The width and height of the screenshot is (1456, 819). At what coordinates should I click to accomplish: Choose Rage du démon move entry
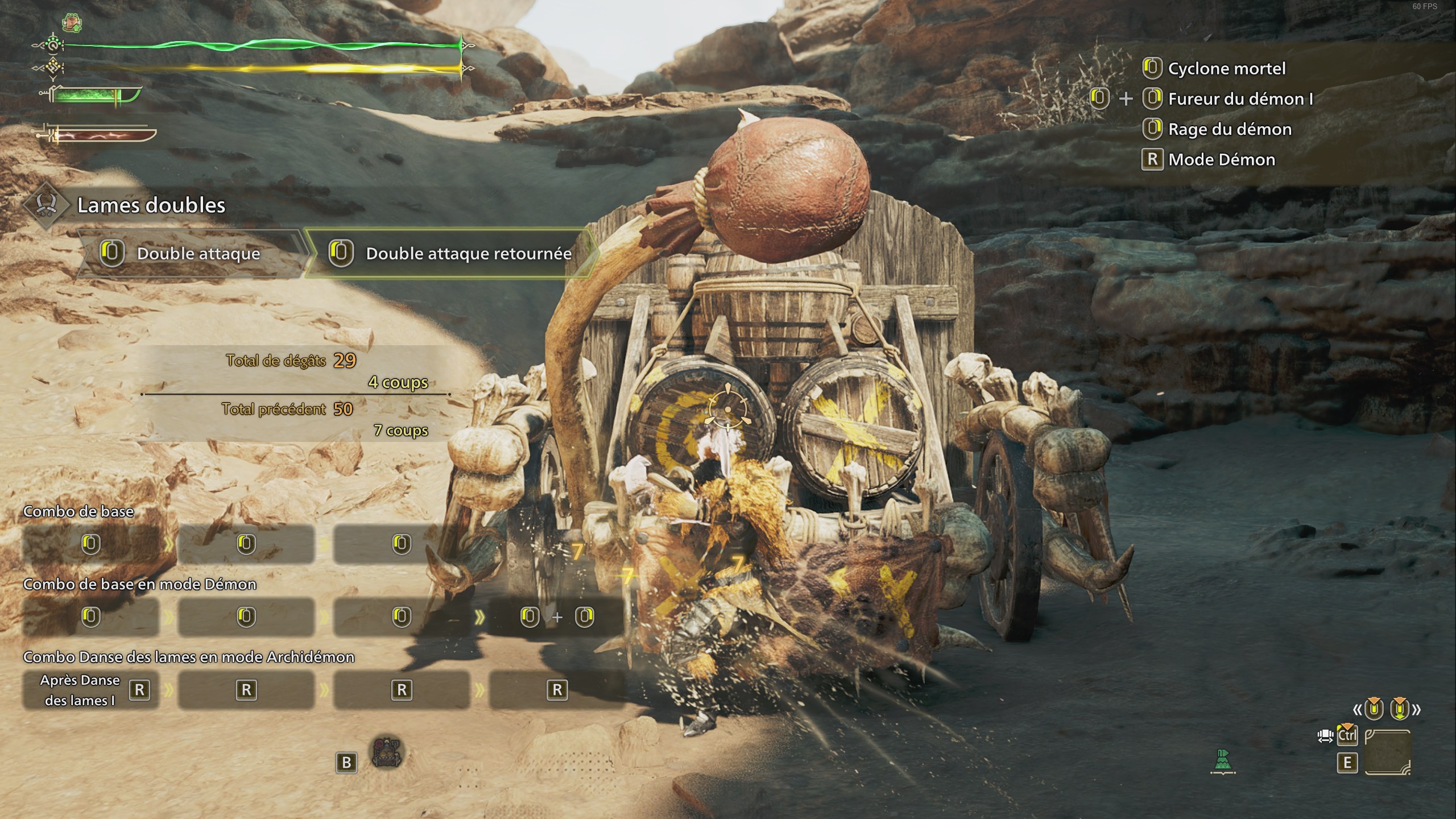pos(1229,130)
